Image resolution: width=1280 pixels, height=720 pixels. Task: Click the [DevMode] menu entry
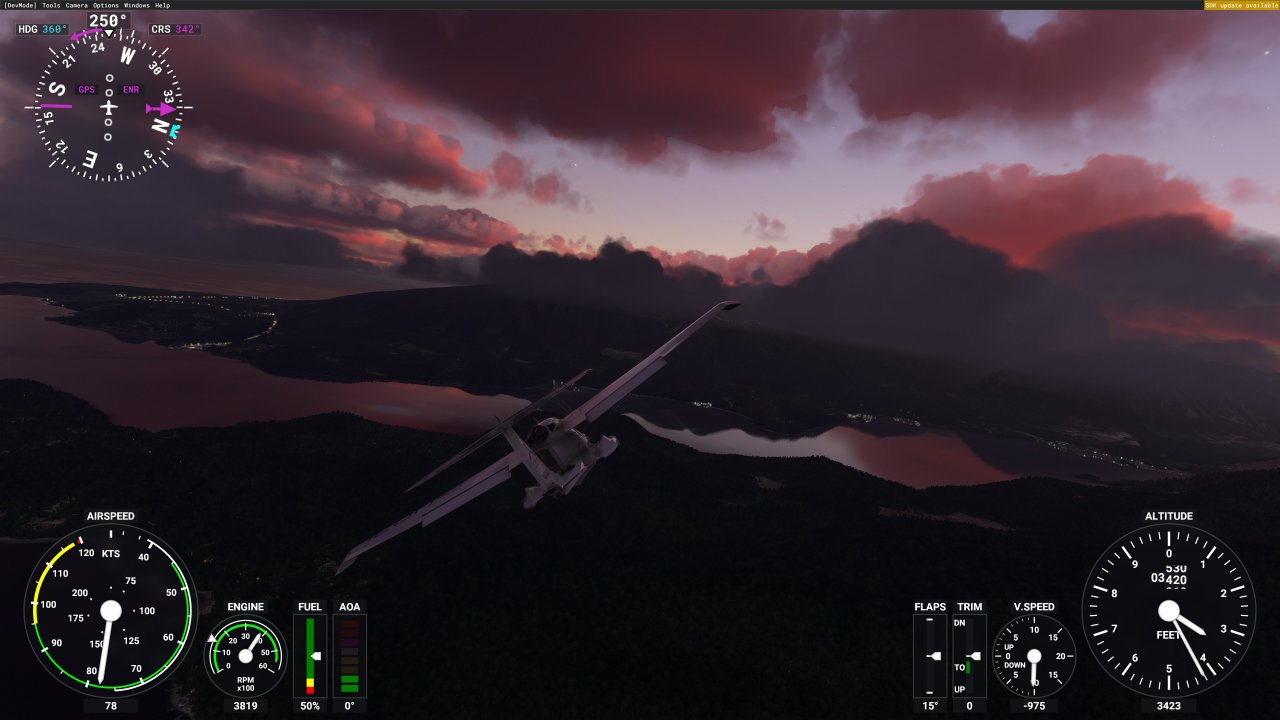pyautogui.click(x=19, y=5)
